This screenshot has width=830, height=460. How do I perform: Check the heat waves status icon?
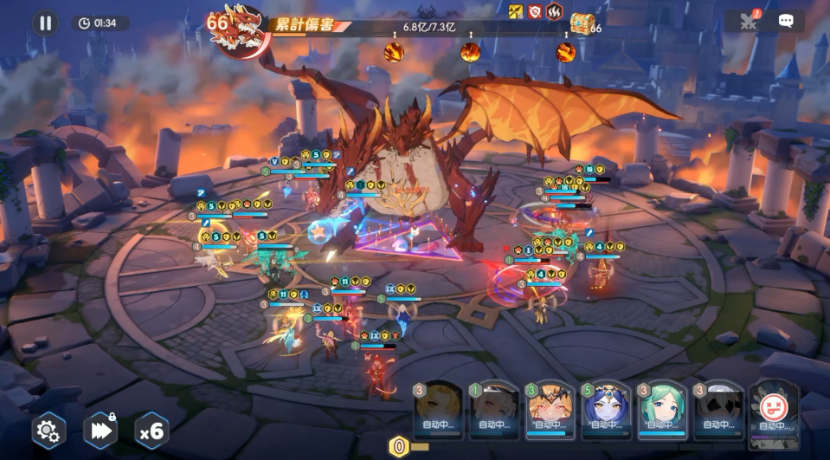pyautogui.click(x=554, y=12)
